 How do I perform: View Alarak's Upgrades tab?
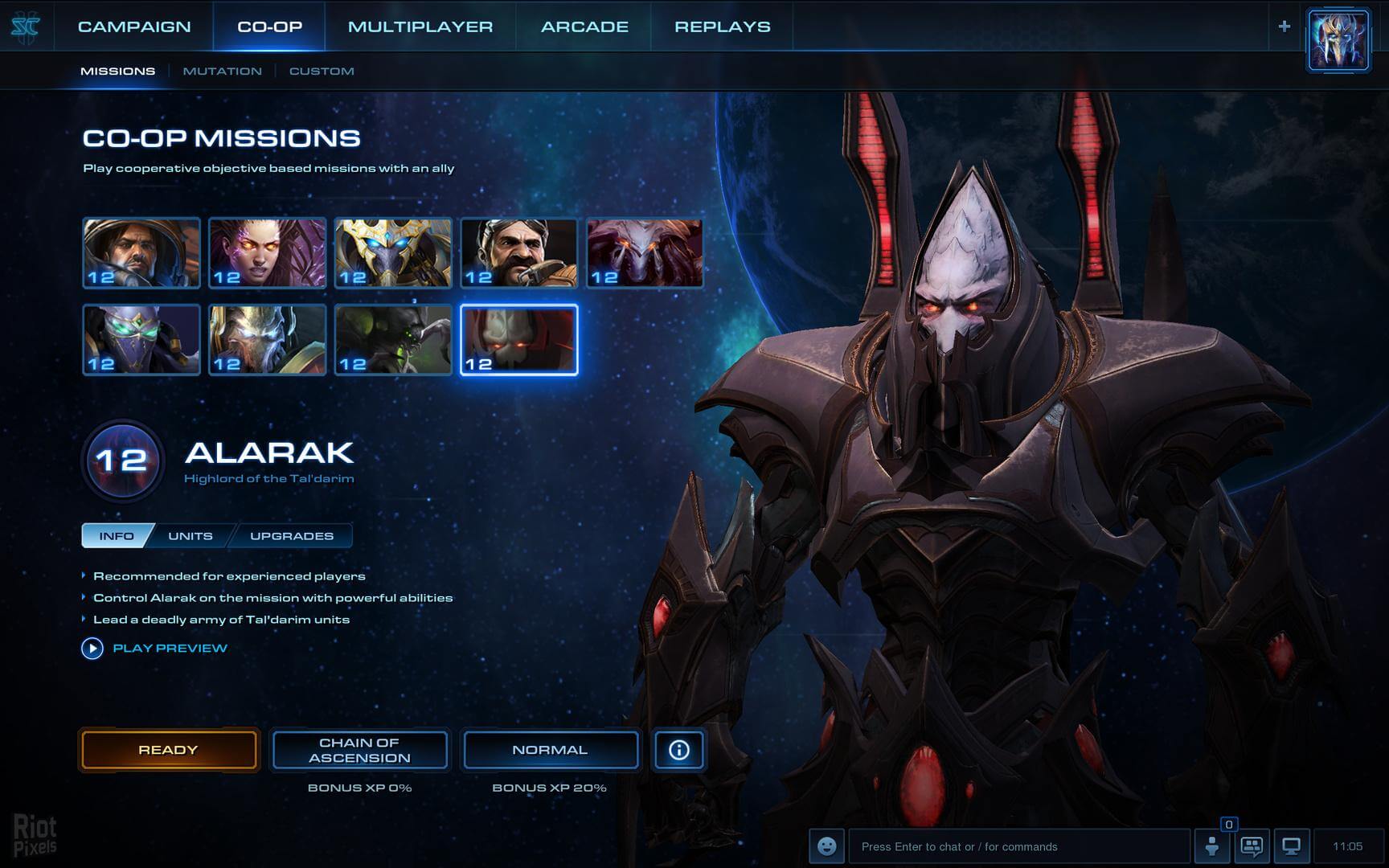(x=291, y=536)
